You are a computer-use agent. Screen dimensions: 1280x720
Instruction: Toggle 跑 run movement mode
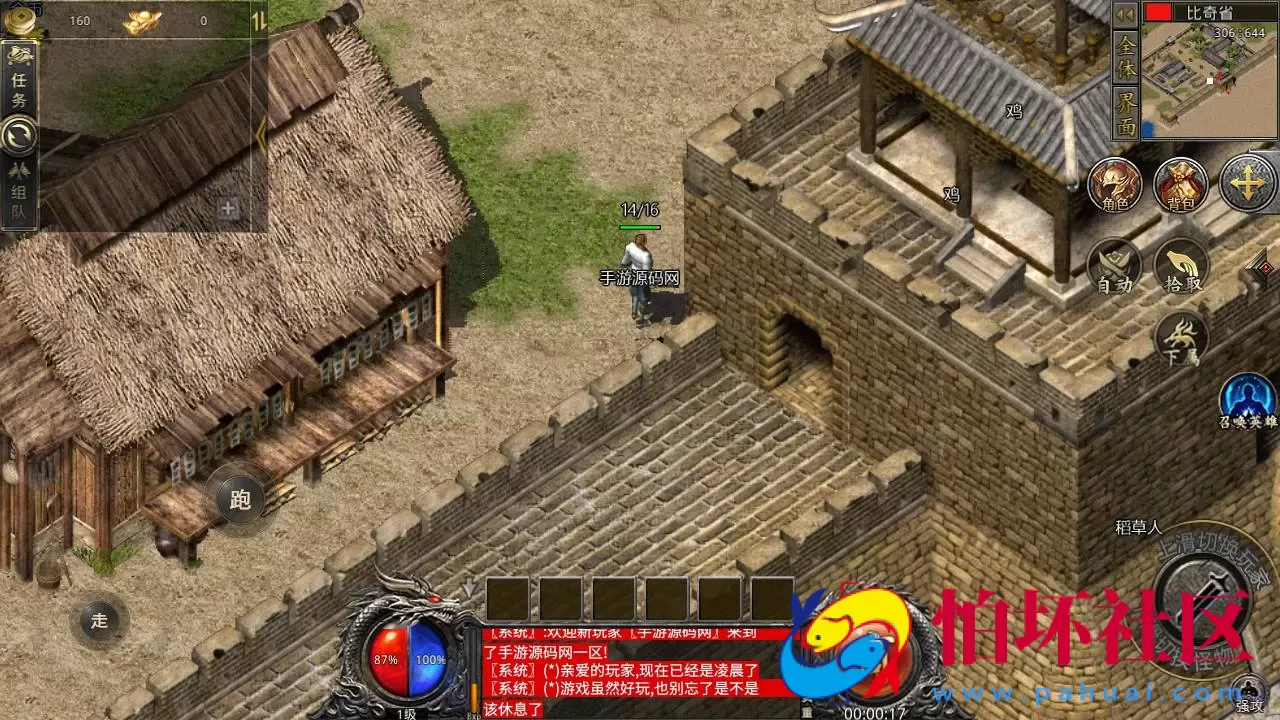tap(240, 501)
